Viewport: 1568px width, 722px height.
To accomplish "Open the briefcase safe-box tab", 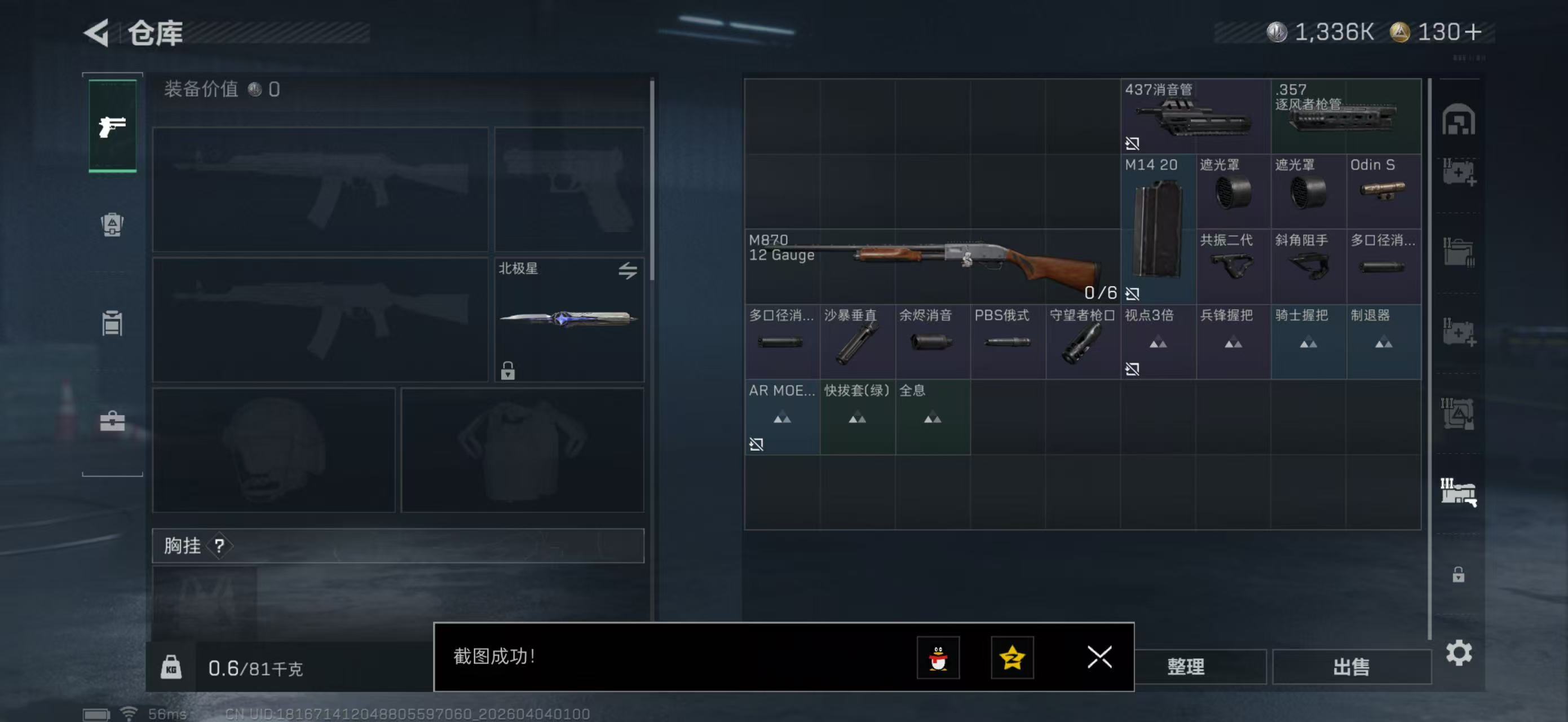I will 113,421.
